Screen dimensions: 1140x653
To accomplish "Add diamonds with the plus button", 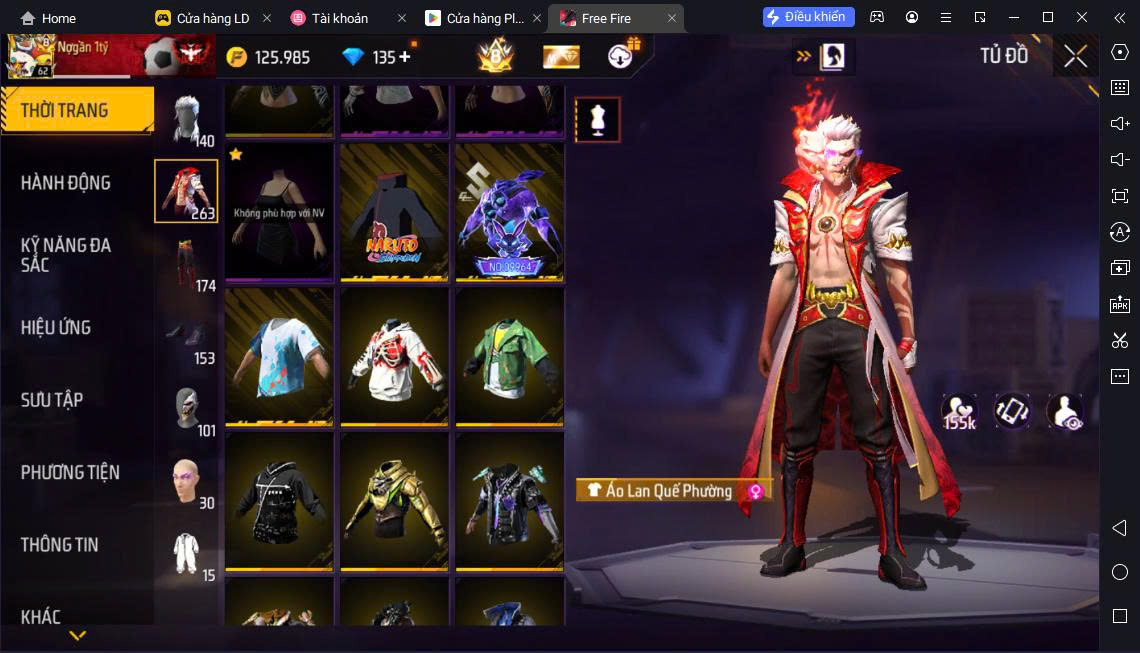I will tap(405, 57).
